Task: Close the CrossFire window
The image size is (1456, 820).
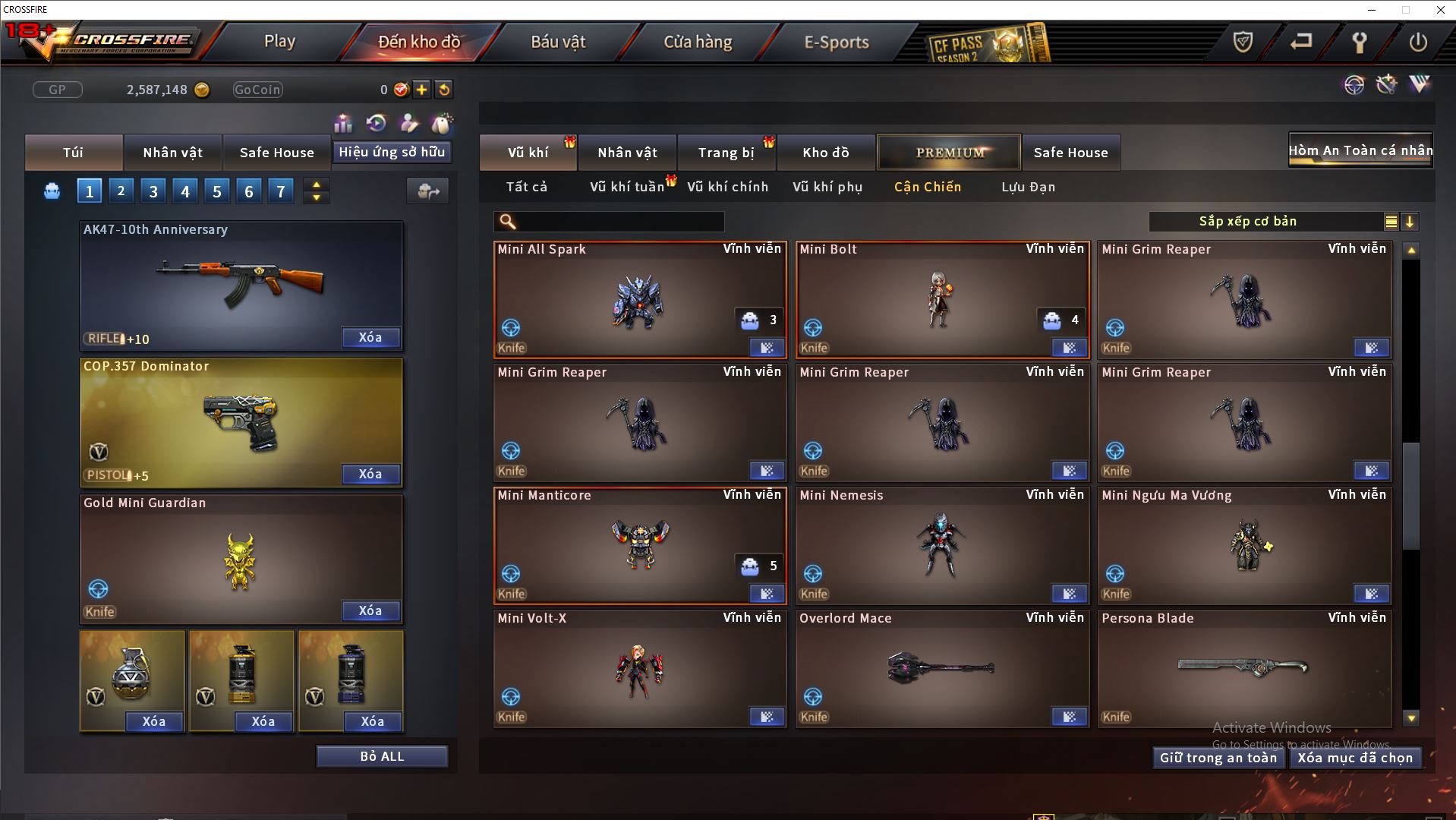Action: [1440, 10]
